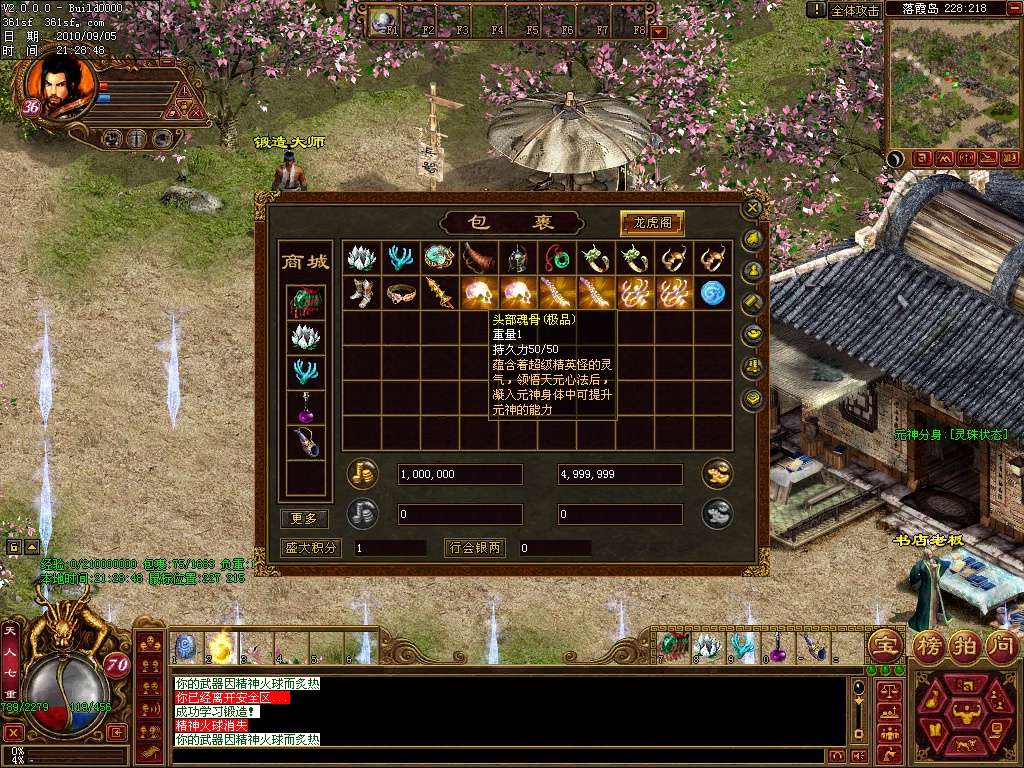Click the 行会银两 button

point(475,548)
